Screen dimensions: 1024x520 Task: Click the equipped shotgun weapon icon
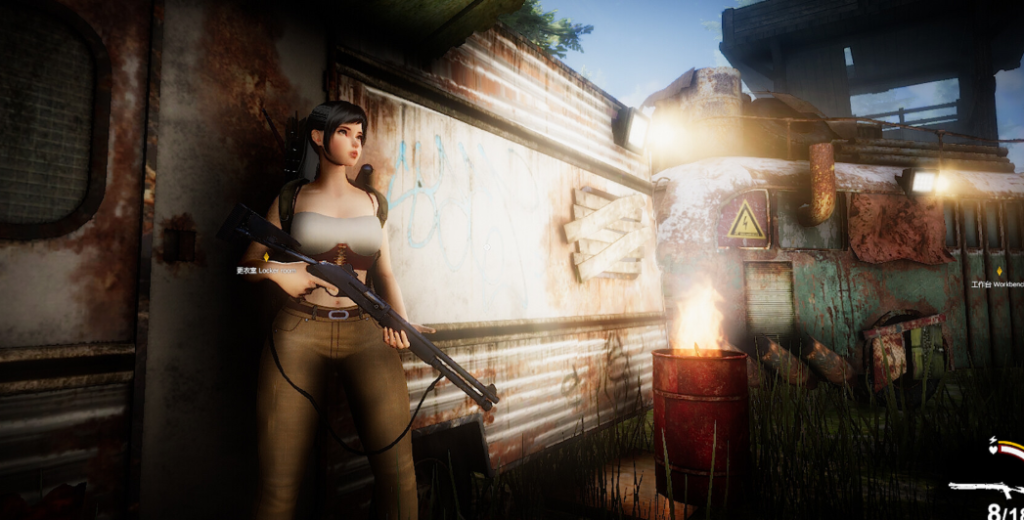[984, 489]
